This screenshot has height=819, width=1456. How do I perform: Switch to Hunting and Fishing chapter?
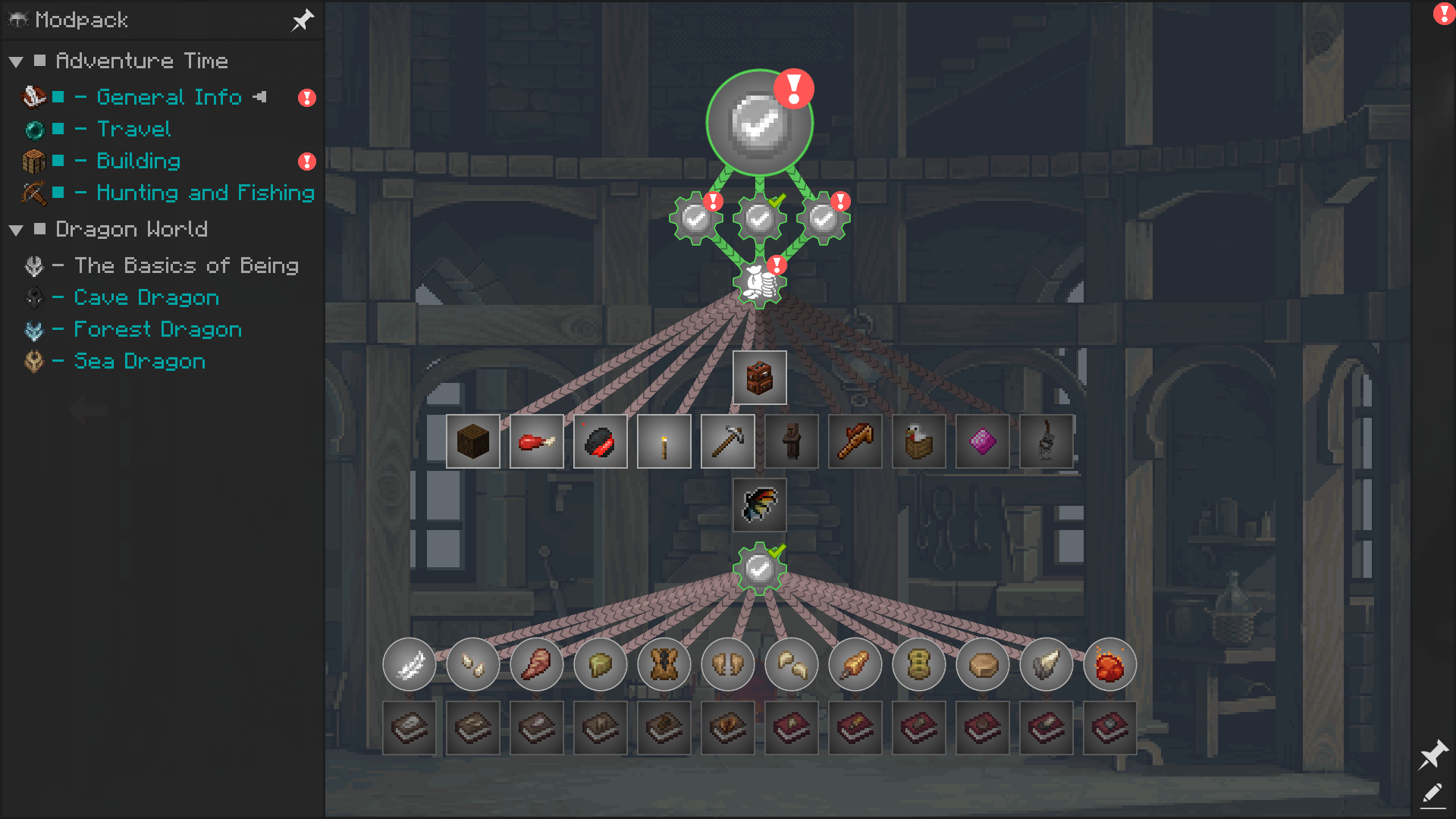pyautogui.click(x=205, y=193)
